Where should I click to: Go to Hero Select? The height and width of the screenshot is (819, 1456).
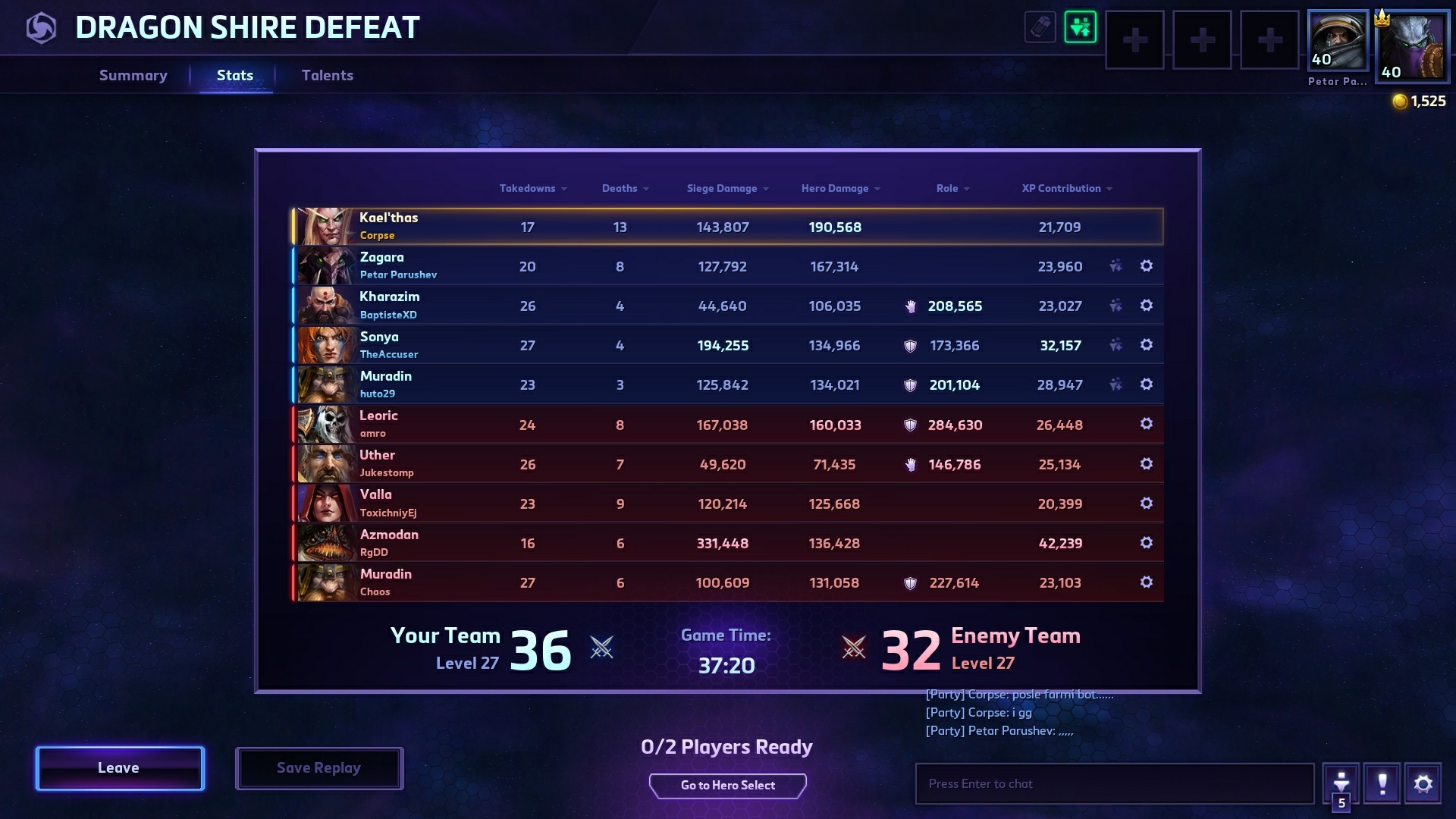point(727,786)
